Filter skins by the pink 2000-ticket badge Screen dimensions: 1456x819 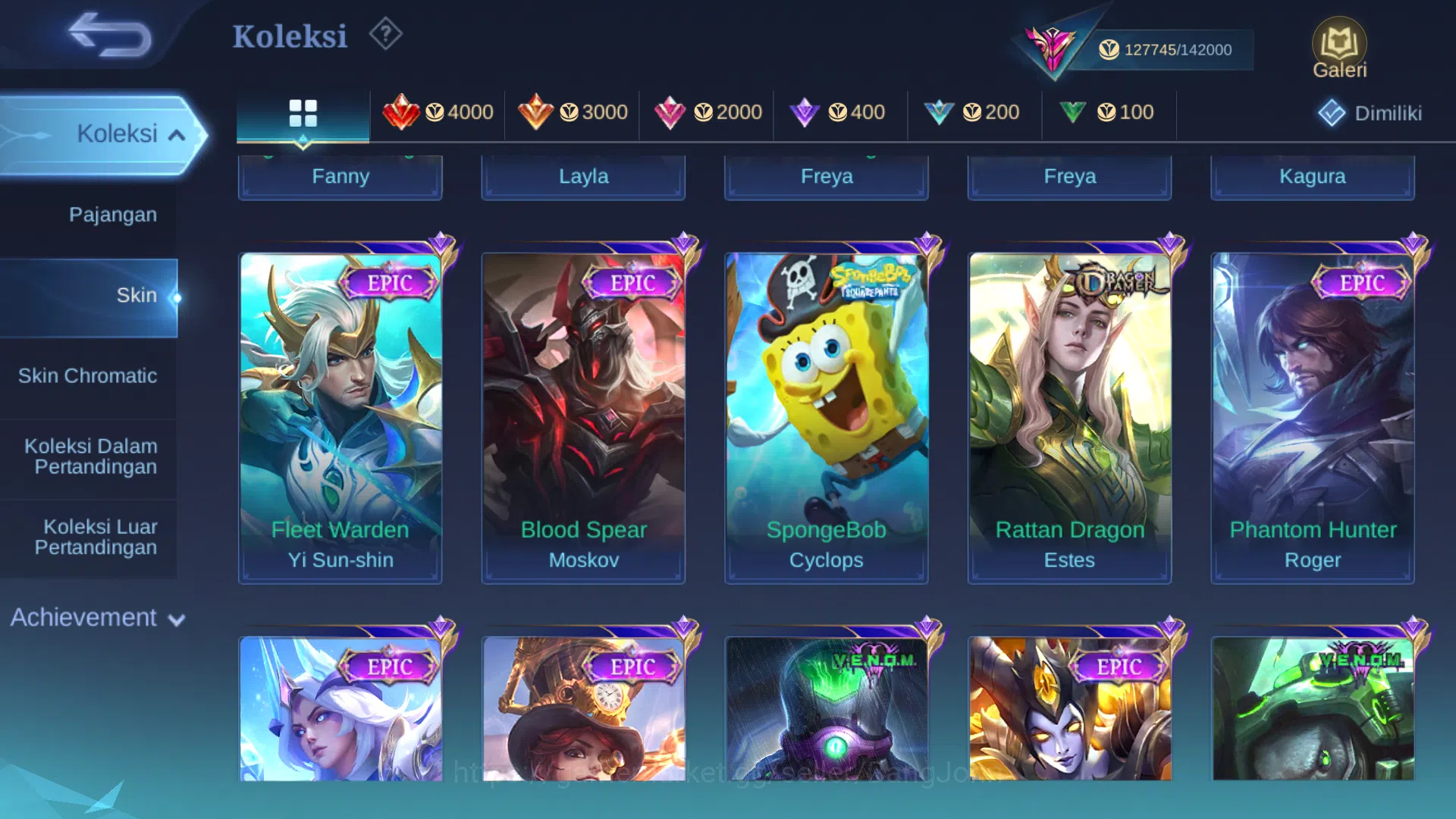[x=708, y=112]
